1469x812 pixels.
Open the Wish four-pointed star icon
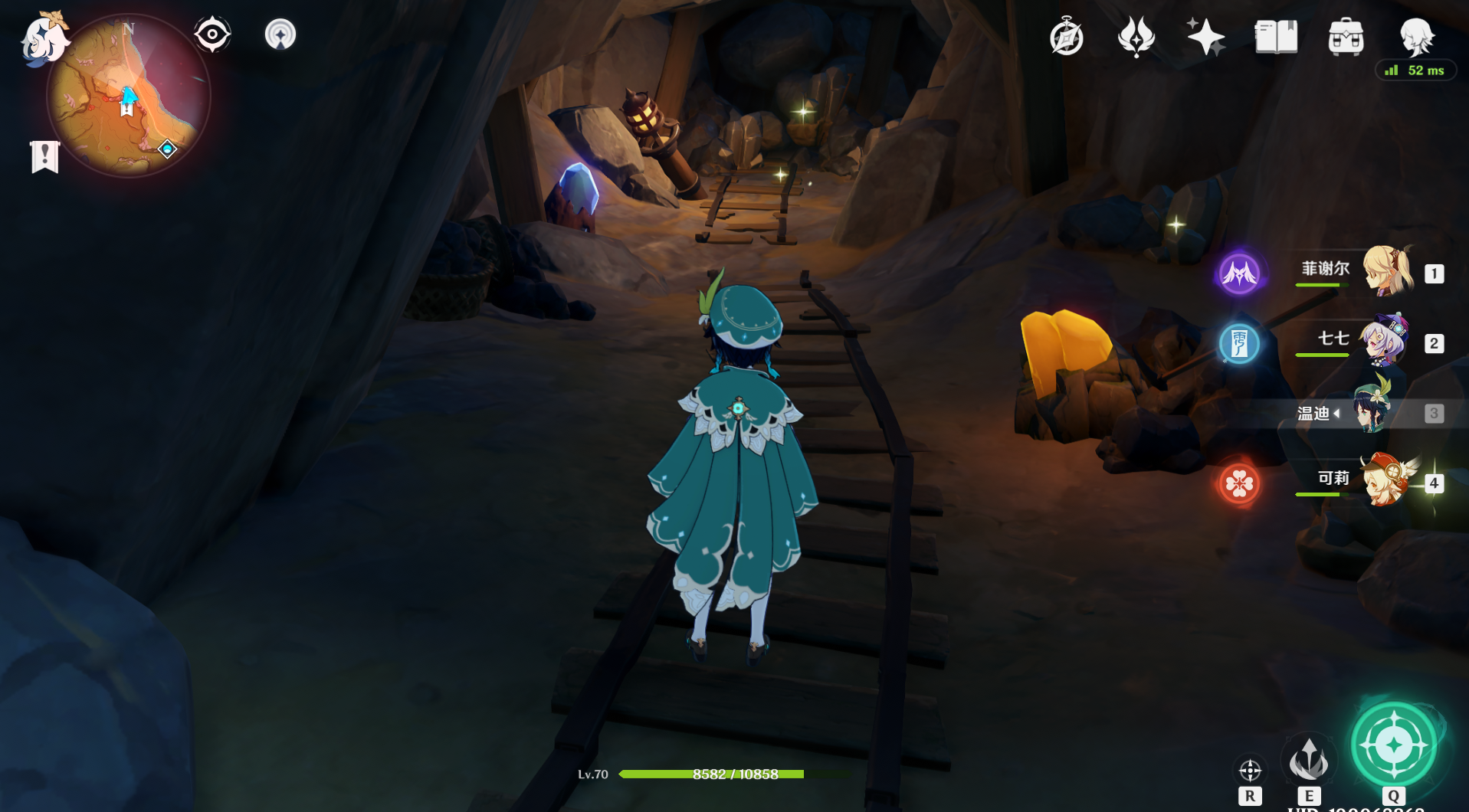(1205, 37)
